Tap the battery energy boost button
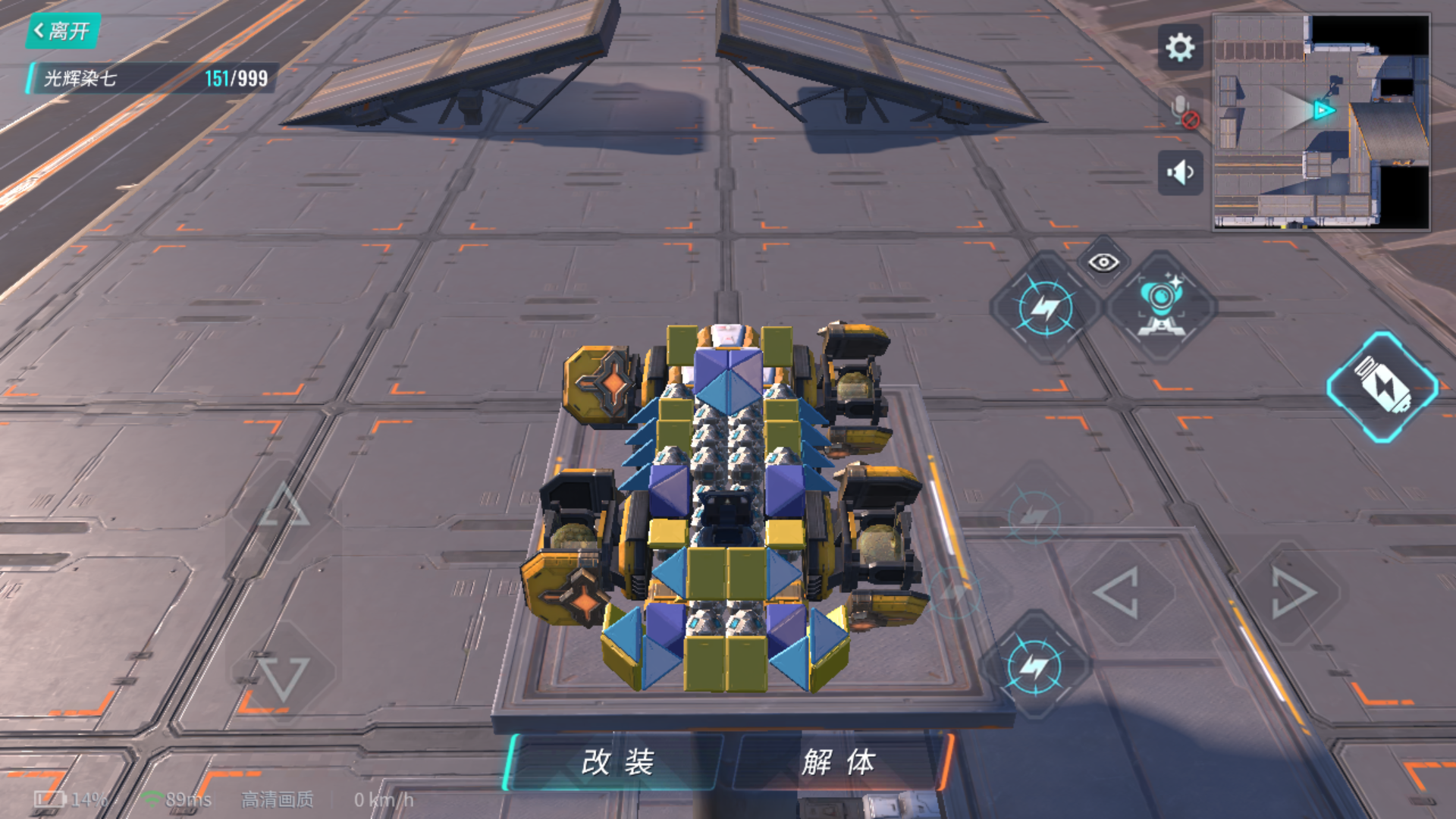This screenshot has width=1456, height=819. (1382, 388)
